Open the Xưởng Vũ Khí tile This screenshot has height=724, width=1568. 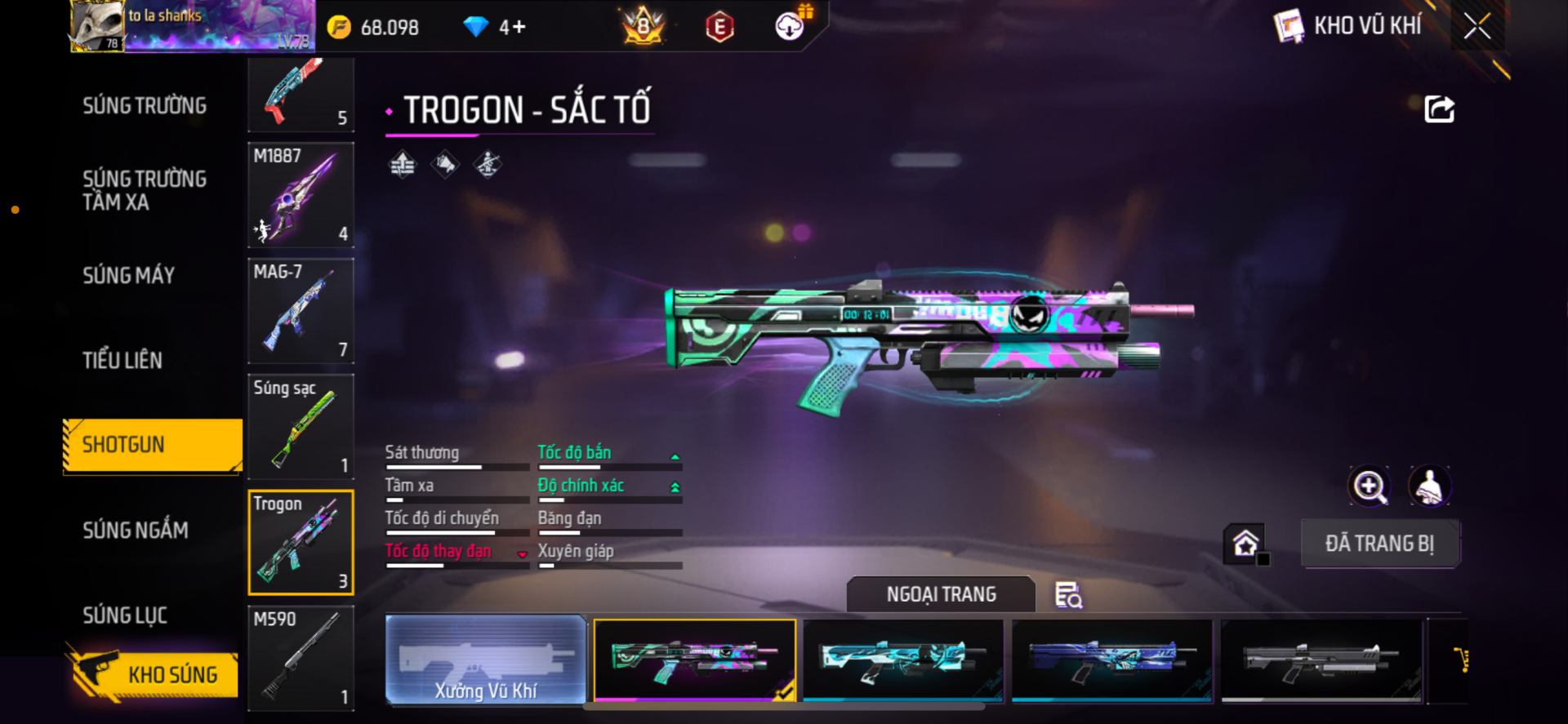coord(486,660)
